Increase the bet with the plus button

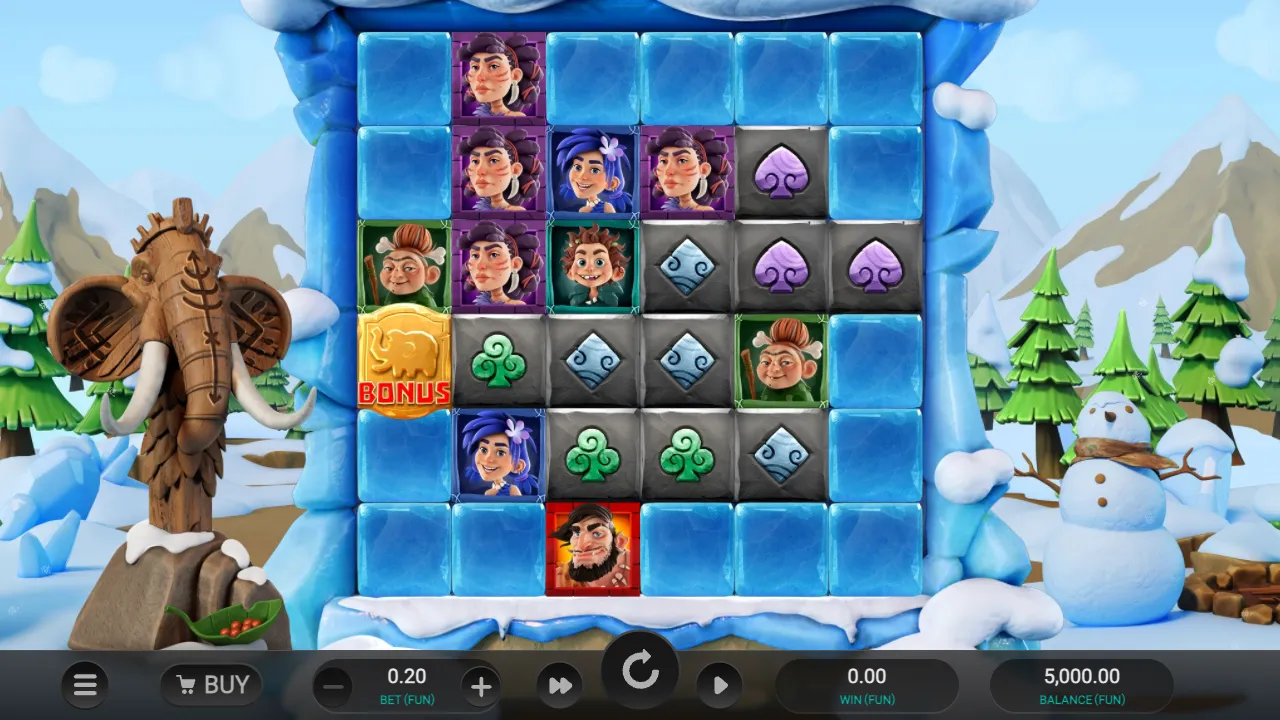pyautogui.click(x=481, y=687)
